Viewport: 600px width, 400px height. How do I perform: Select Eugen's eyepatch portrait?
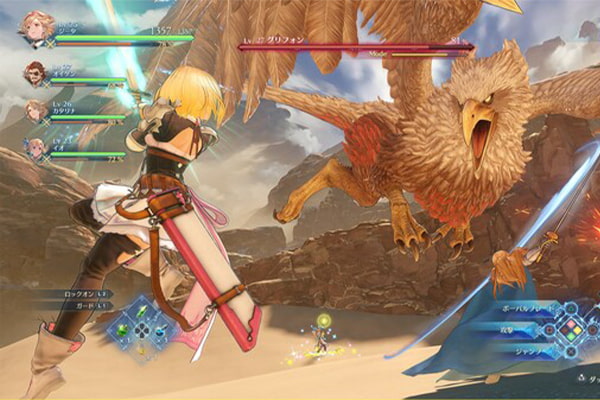[35, 73]
